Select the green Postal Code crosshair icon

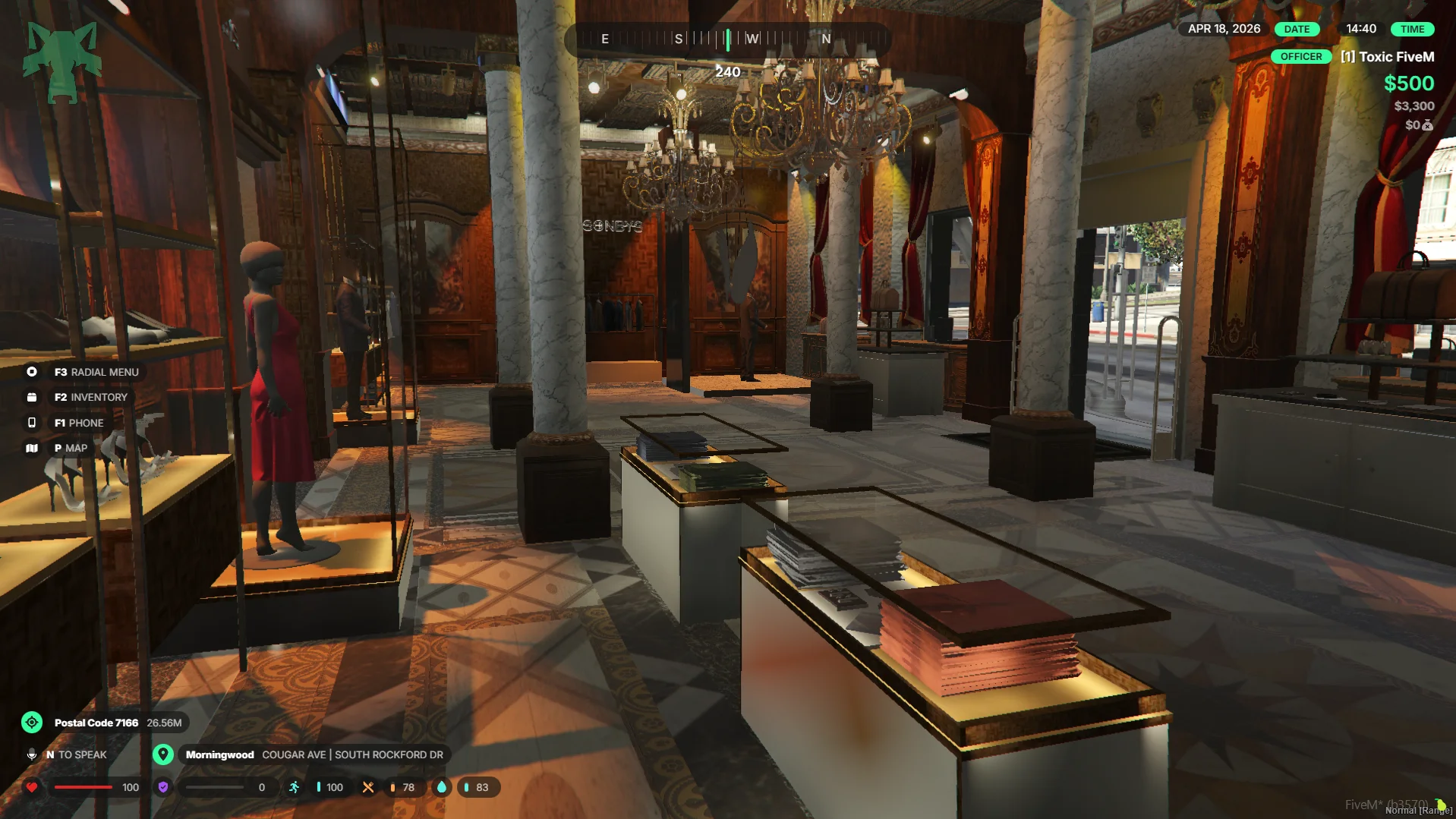pyautogui.click(x=32, y=723)
